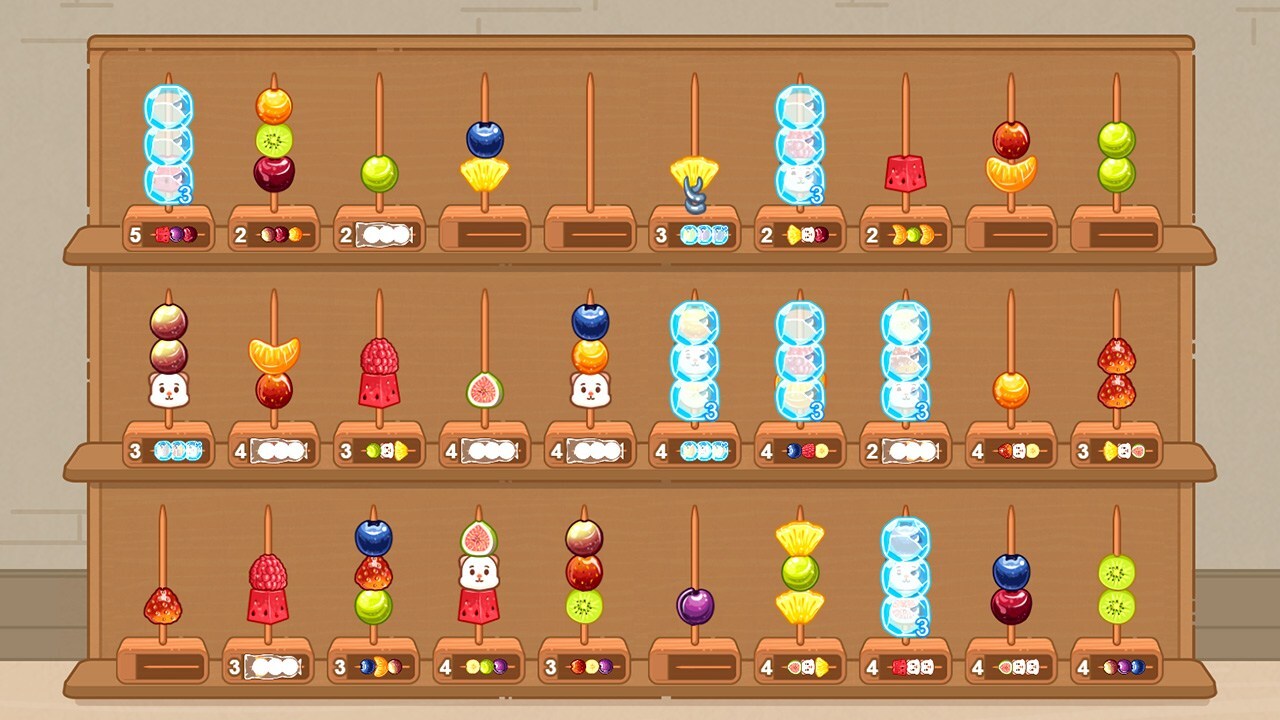Pick the skewer with a single purple grape
Viewport: 1280px width, 720px height.
694,605
